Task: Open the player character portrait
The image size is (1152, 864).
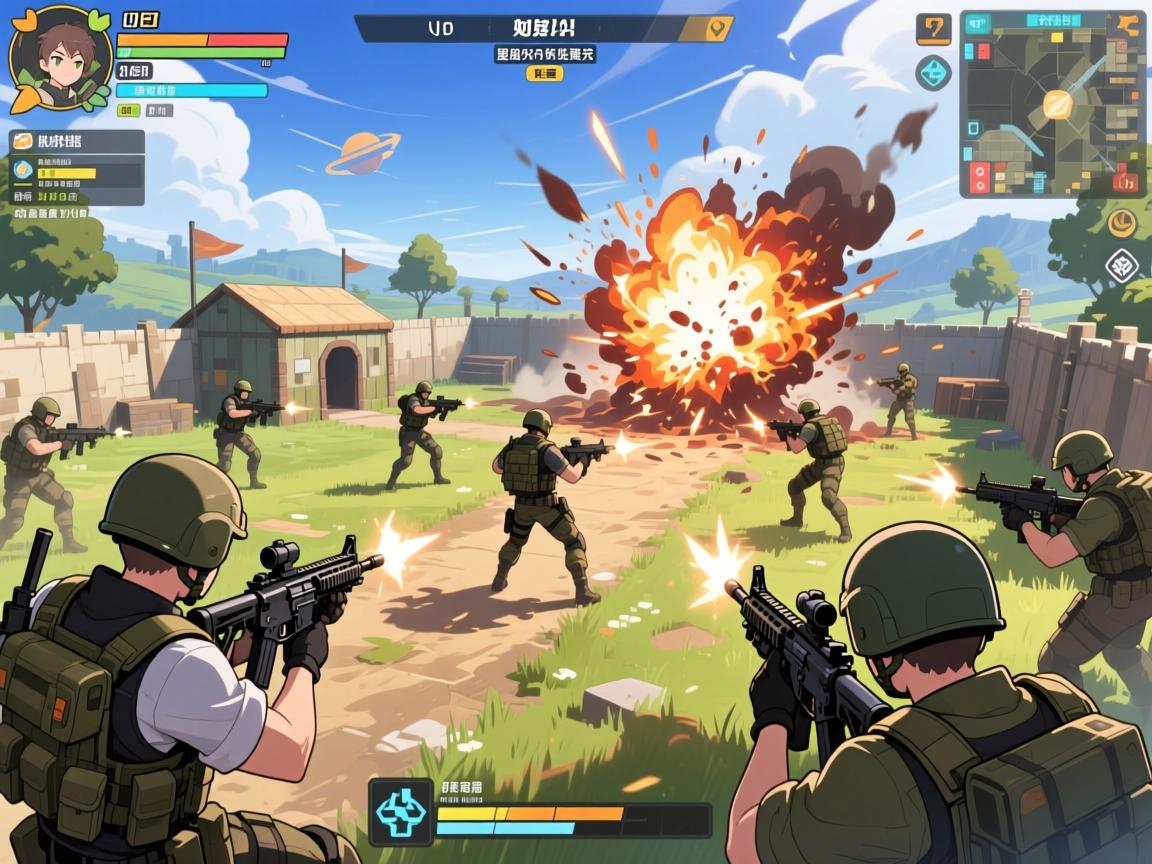Action: [60, 58]
